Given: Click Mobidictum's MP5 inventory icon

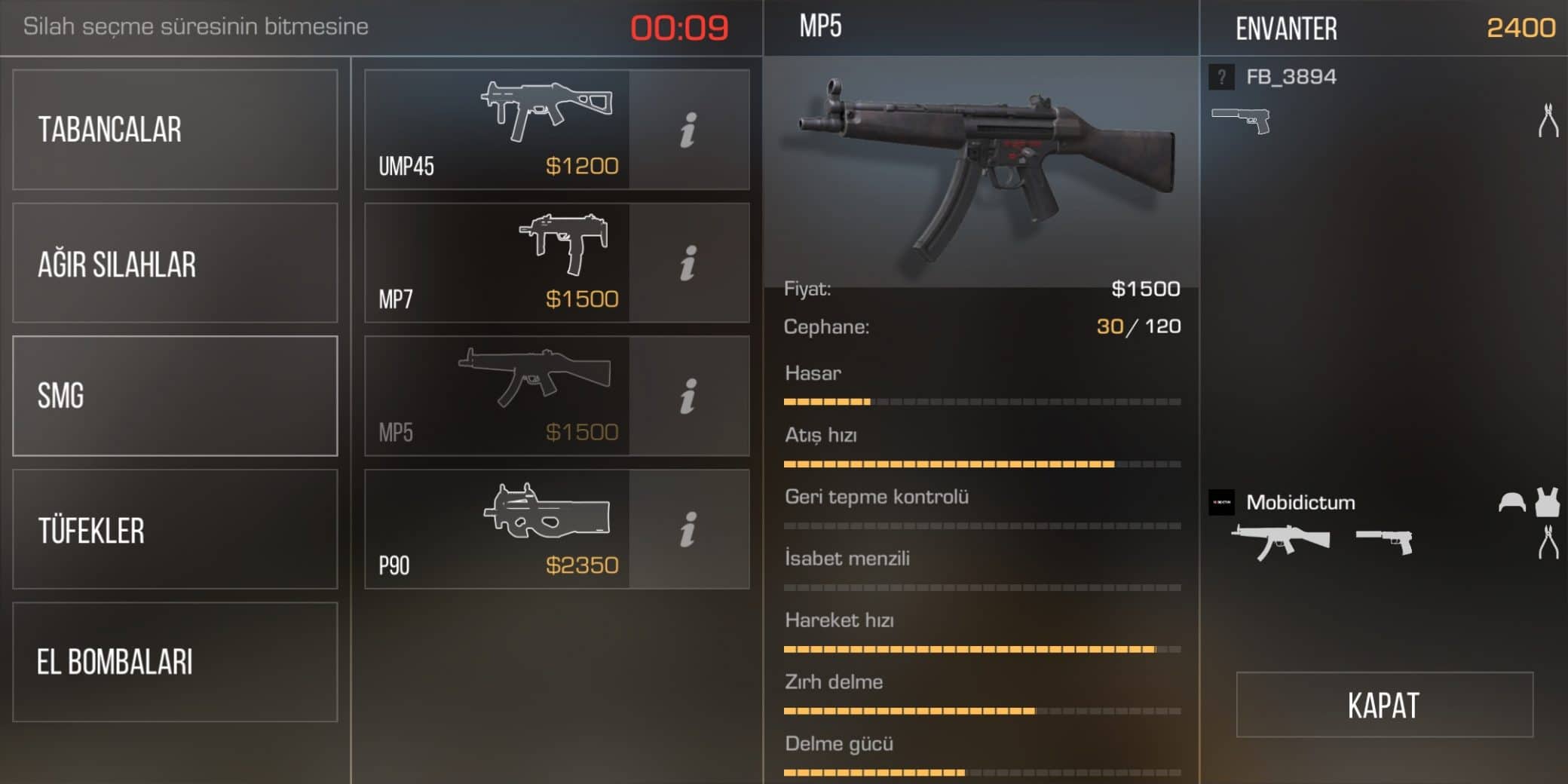Looking at the screenshot, I should [x=1280, y=541].
